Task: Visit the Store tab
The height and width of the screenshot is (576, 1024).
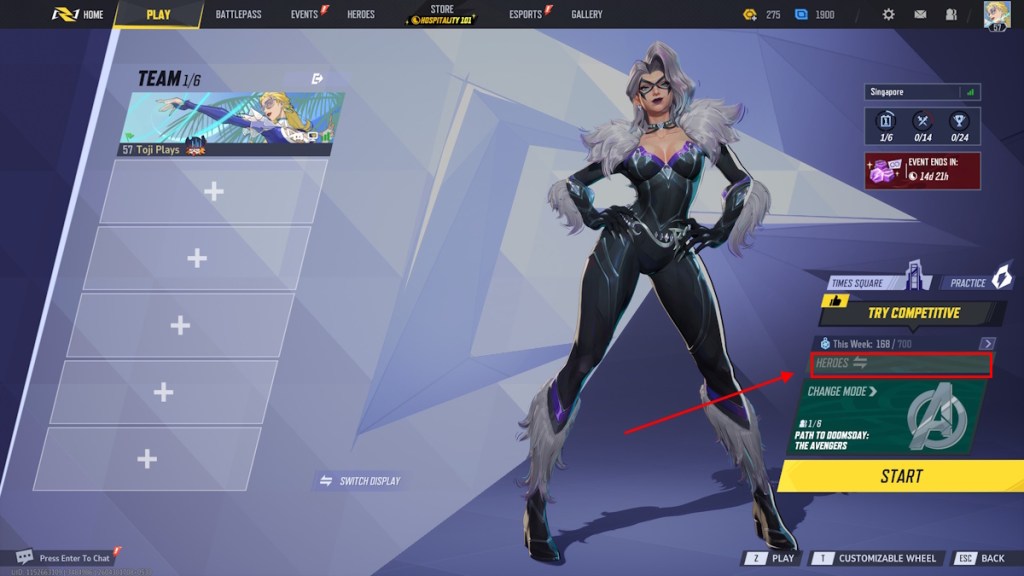Action: (442, 14)
